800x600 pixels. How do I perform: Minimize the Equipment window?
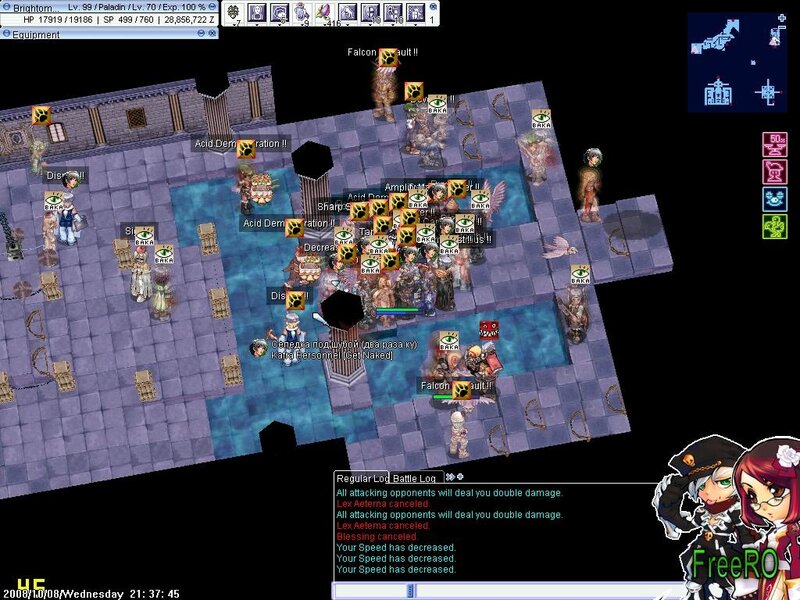pyautogui.click(x=201, y=34)
